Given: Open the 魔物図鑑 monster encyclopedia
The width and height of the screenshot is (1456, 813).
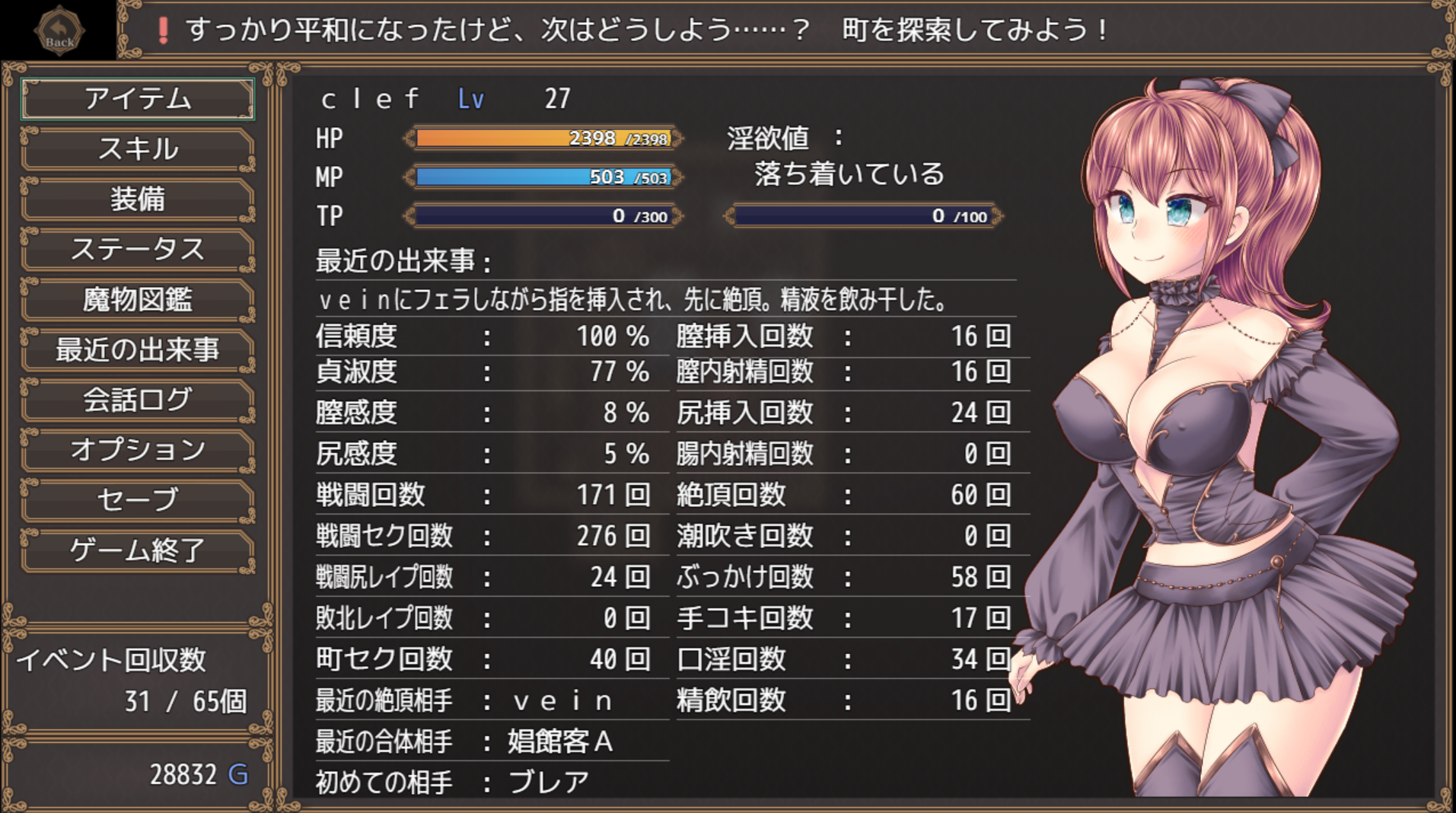Looking at the screenshot, I should click(138, 300).
